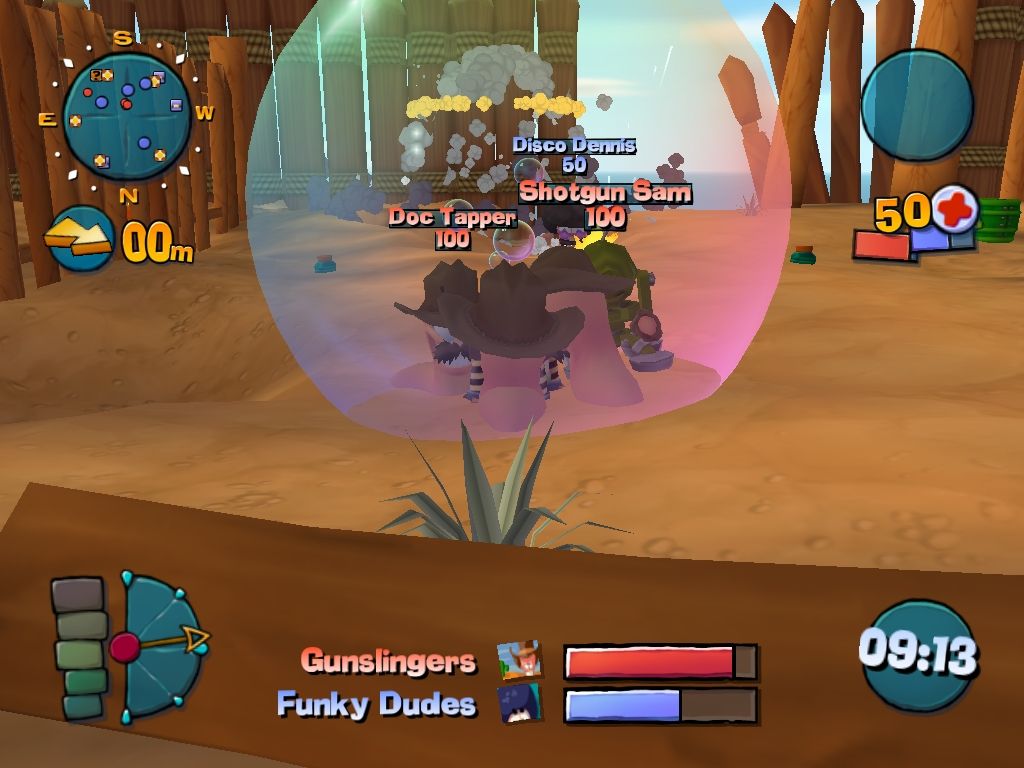Open the empty weapon circle panel
The width and height of the screenshot is (1024, 768).
[x=916, y=105]
